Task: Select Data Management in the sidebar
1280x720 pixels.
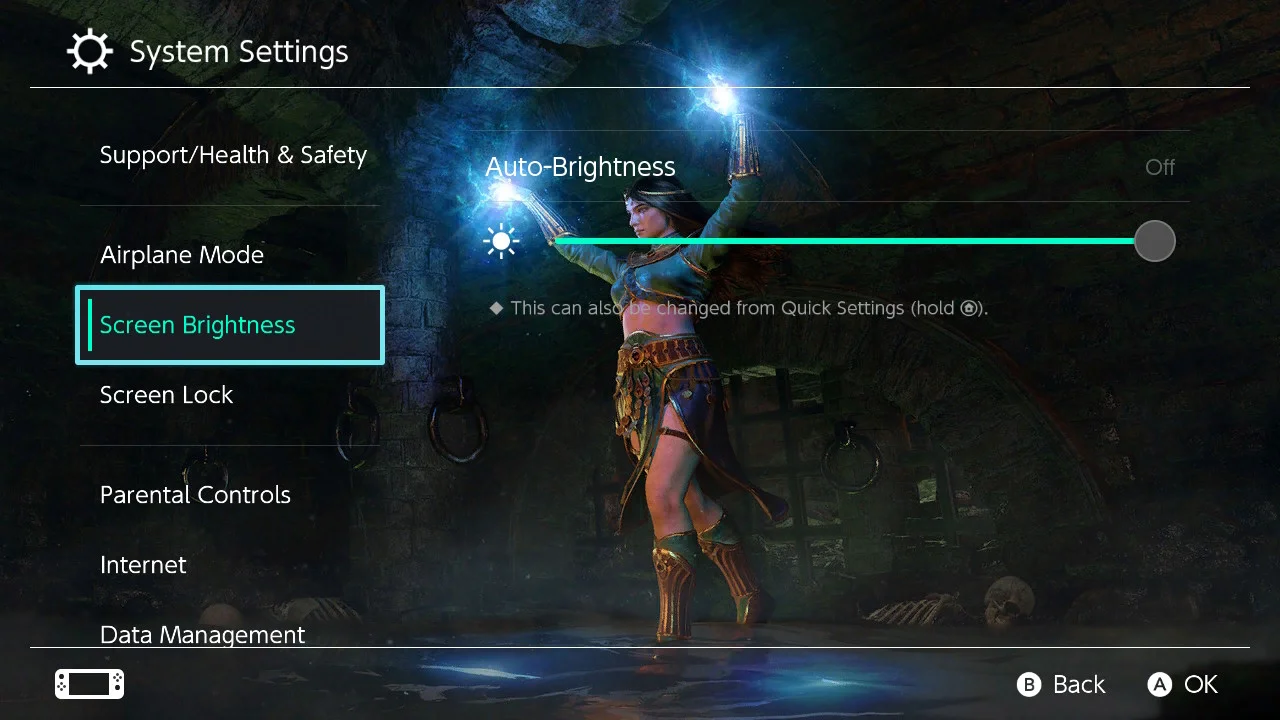Action: point(202,634)
